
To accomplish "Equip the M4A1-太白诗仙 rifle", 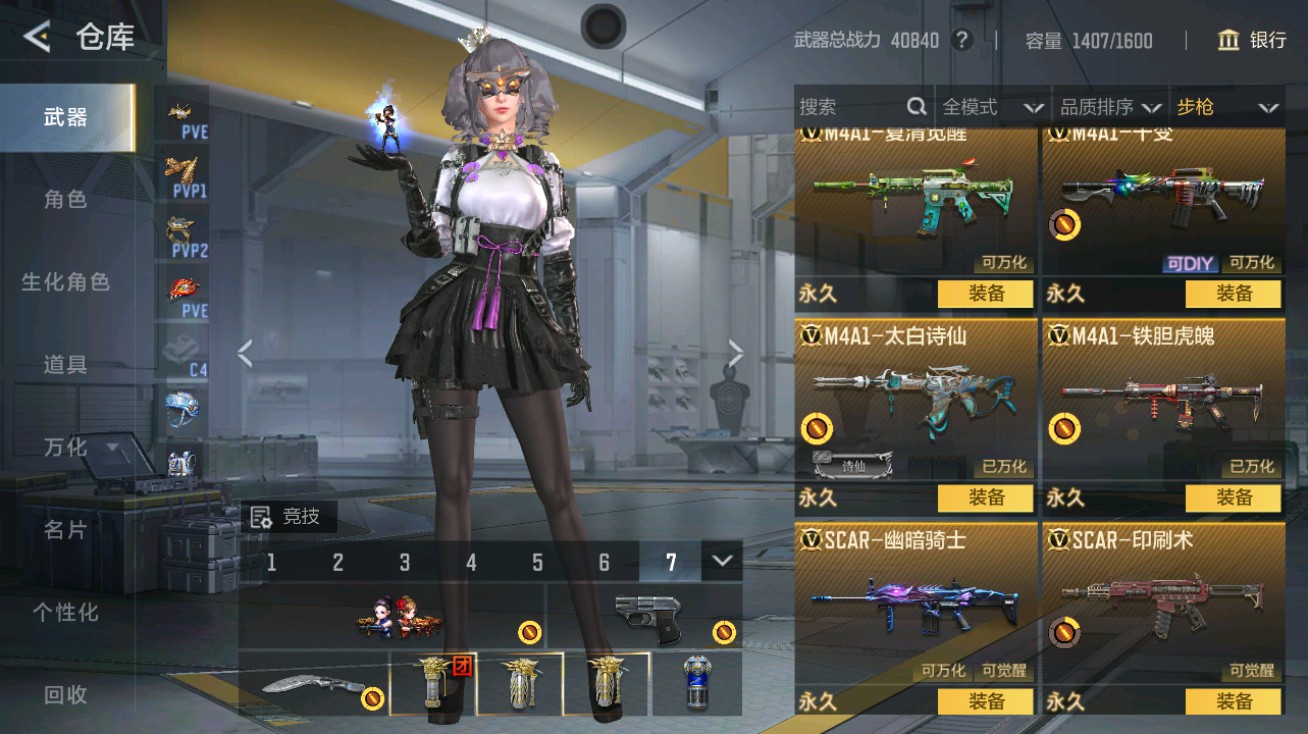I will click(x=986, y=497).
